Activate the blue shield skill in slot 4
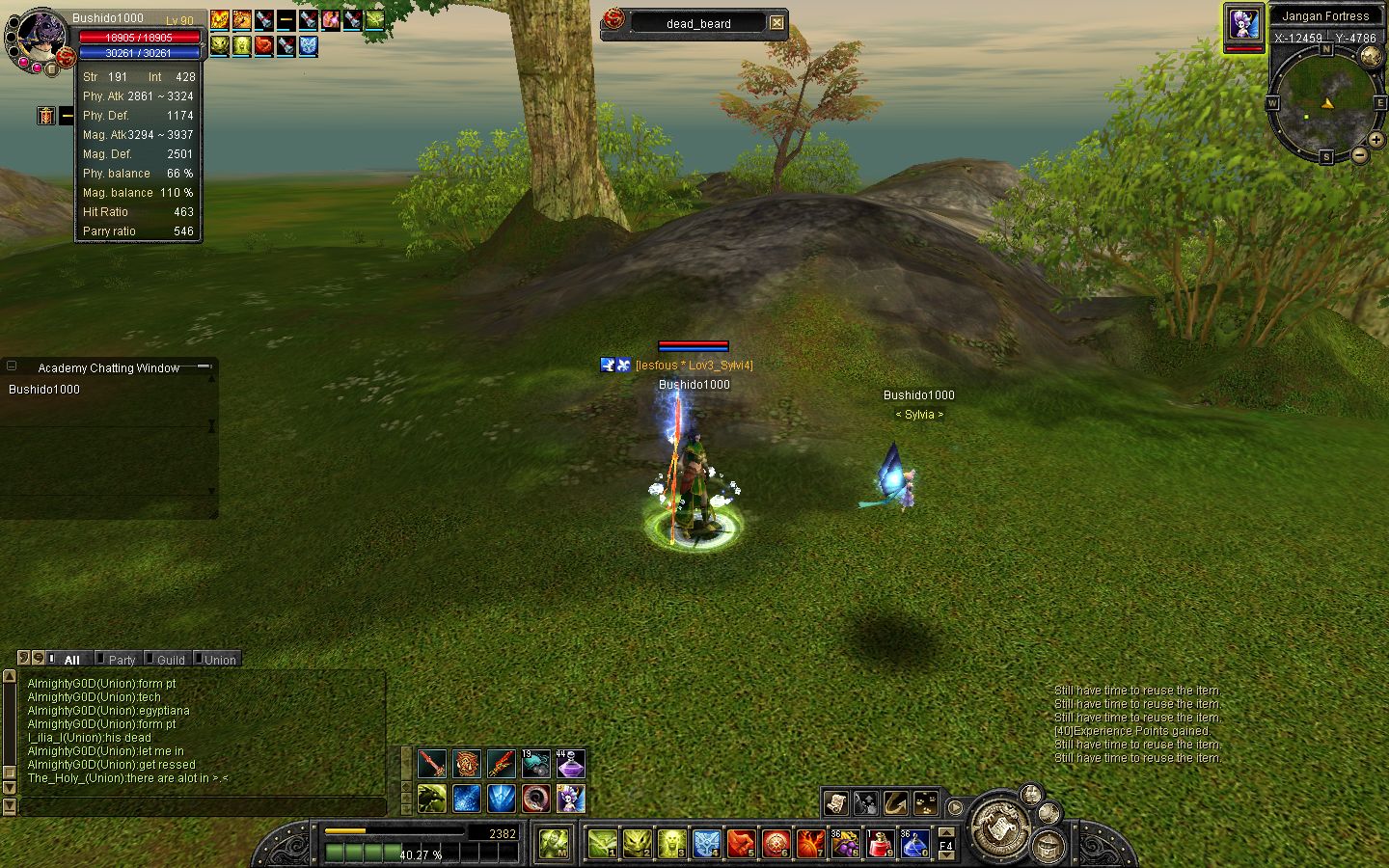The height and width of the screenshot is (868, 1389). [x=707, y=845]
